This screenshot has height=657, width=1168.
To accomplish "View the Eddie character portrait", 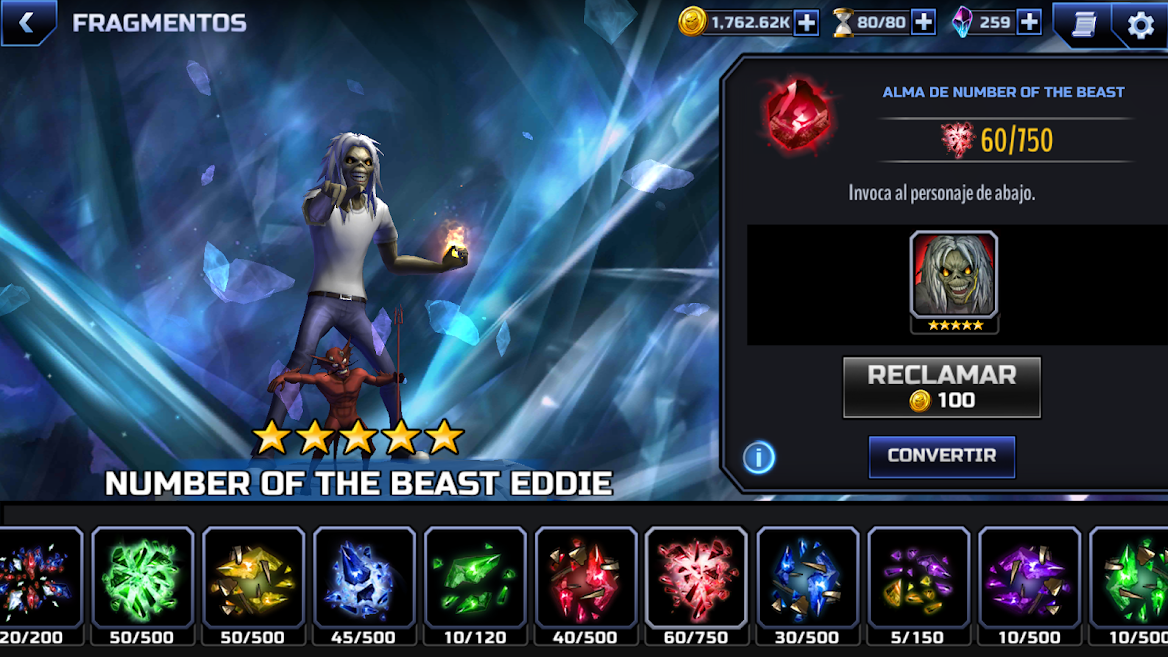I will (953, 276).
